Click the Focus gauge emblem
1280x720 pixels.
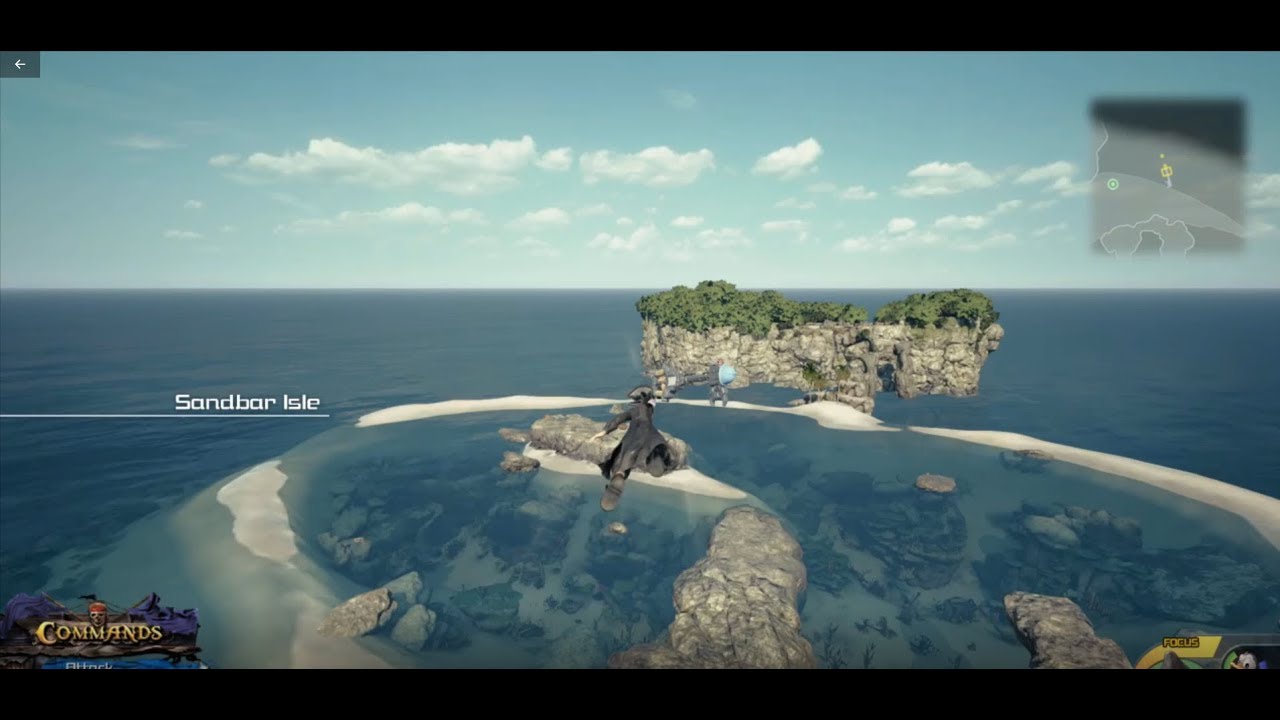pos(1170,663)
